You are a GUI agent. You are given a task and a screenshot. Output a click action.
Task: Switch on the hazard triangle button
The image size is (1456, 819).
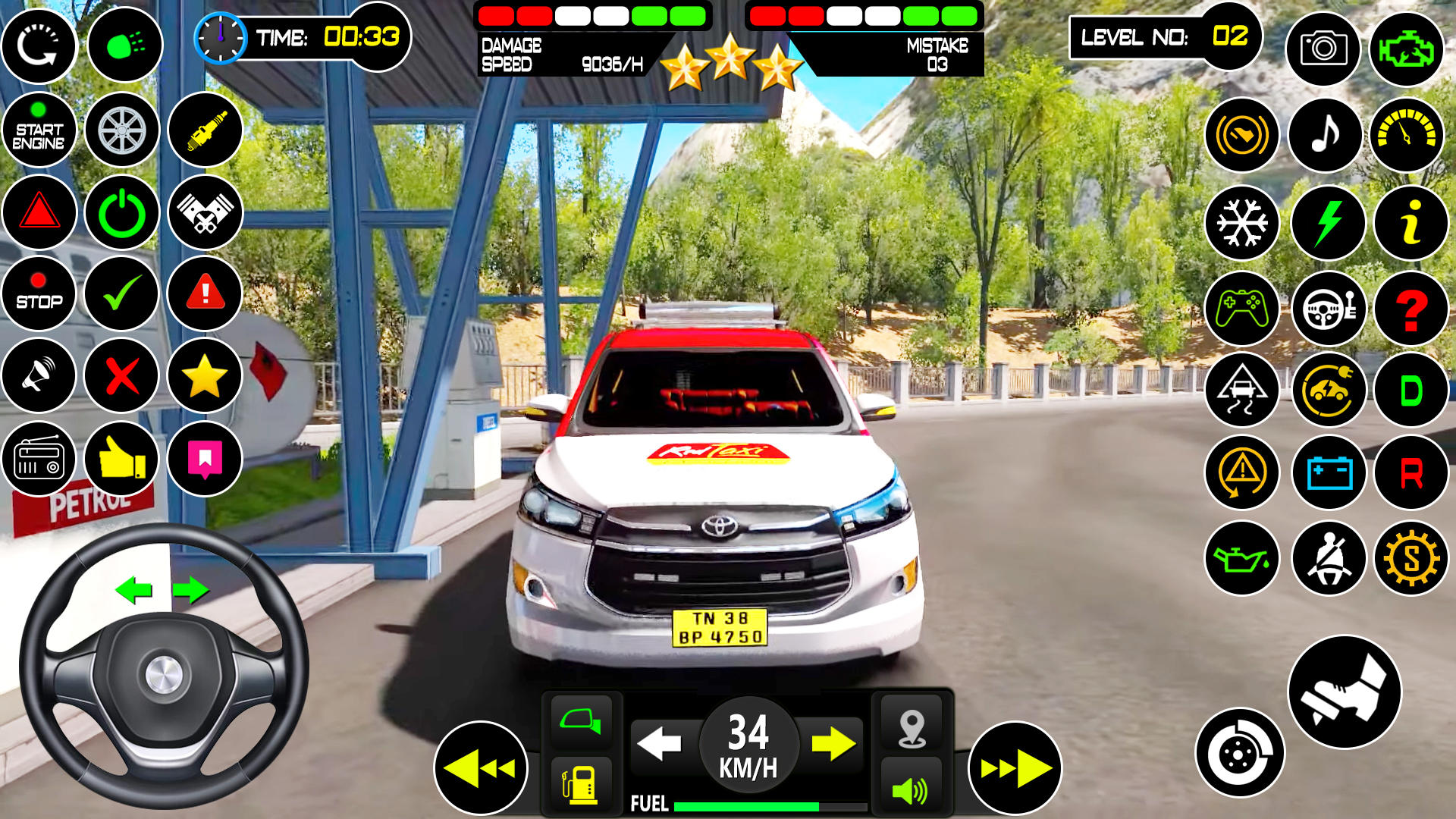coord(39,212)
